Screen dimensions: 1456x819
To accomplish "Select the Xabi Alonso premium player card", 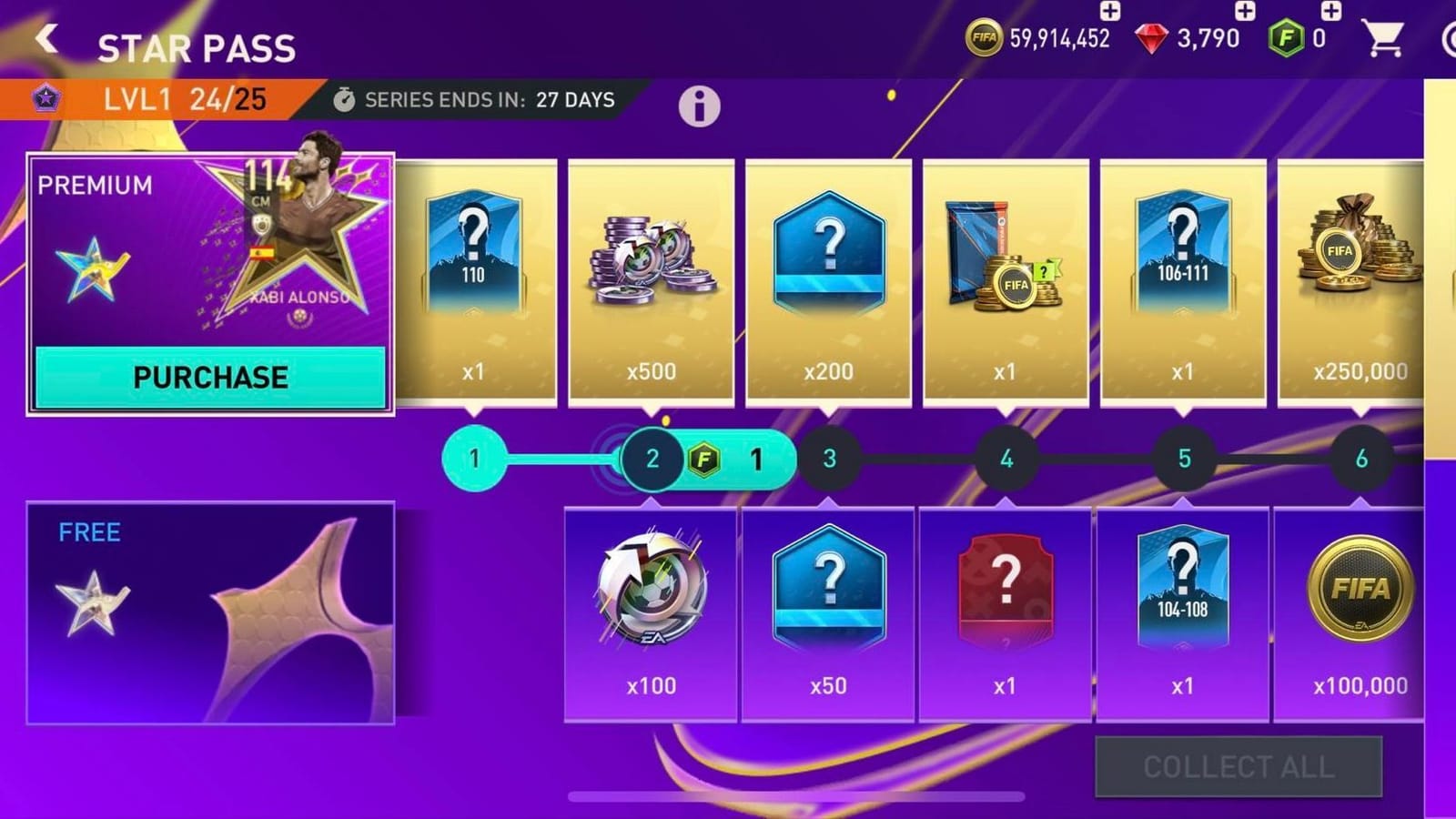I will click(291, 246).
